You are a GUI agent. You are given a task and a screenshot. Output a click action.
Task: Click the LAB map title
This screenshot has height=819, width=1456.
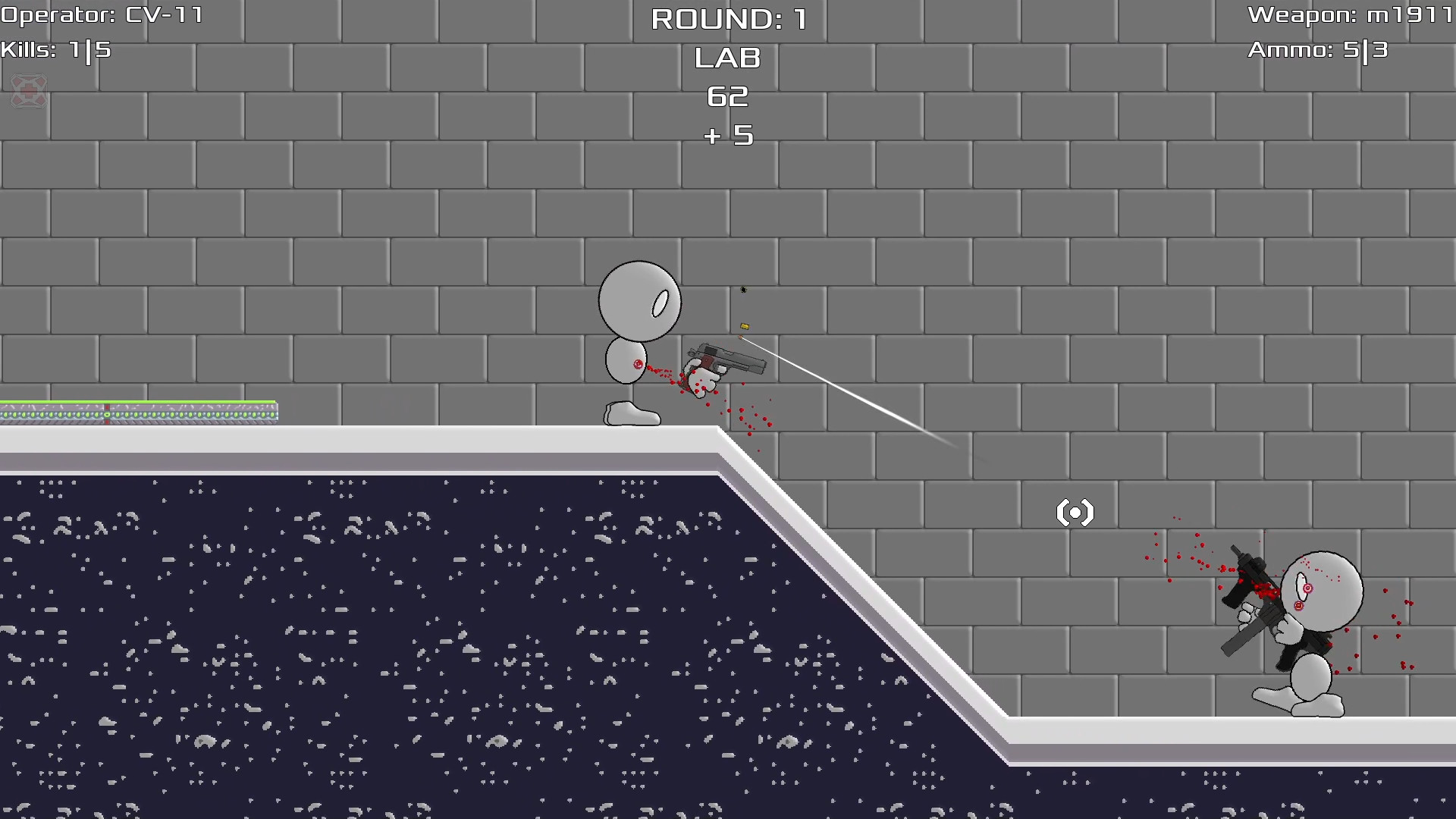pyautogui.click(x=726, y=58)
